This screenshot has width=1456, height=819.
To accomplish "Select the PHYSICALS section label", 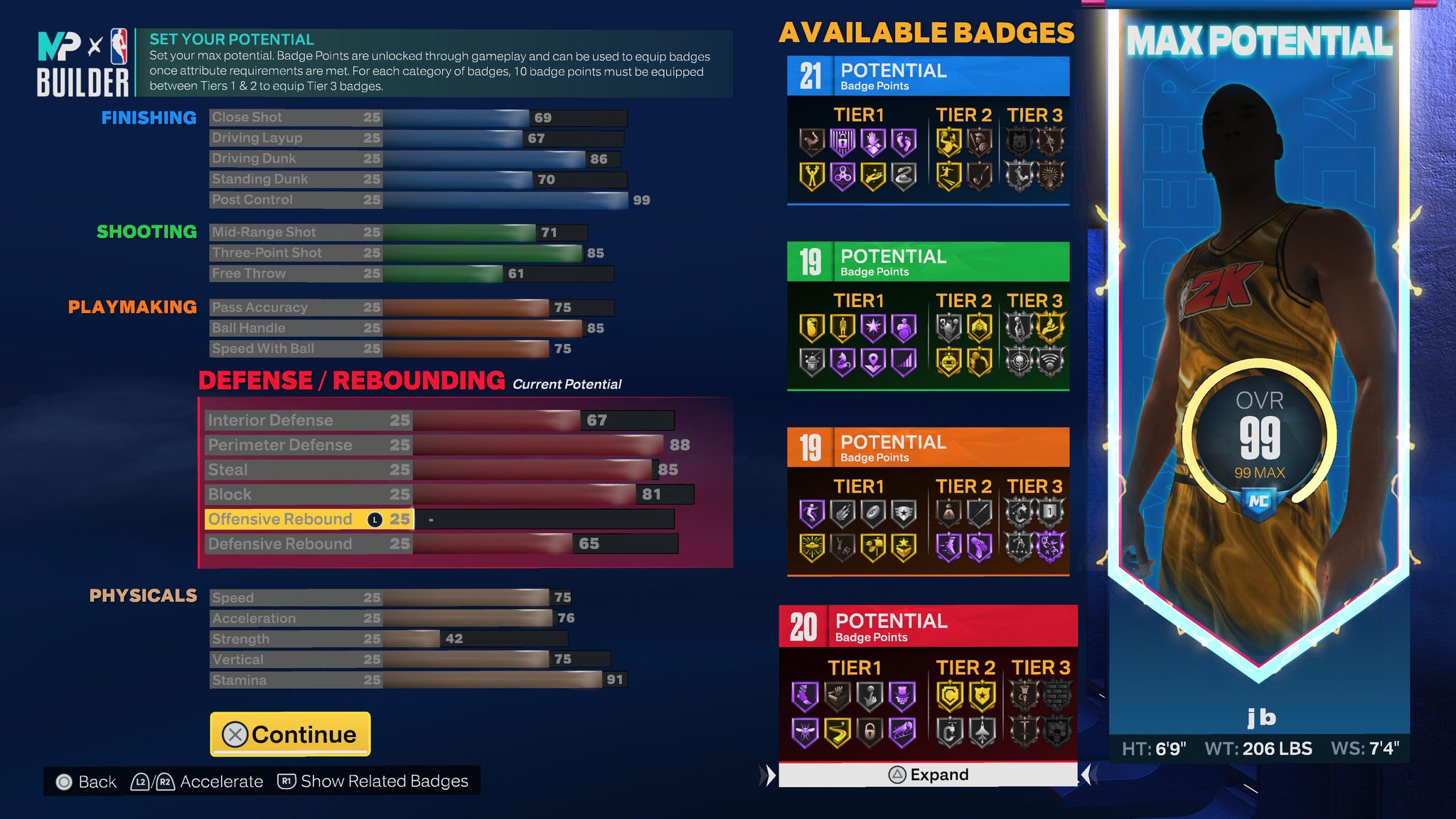I will (144, 596).
